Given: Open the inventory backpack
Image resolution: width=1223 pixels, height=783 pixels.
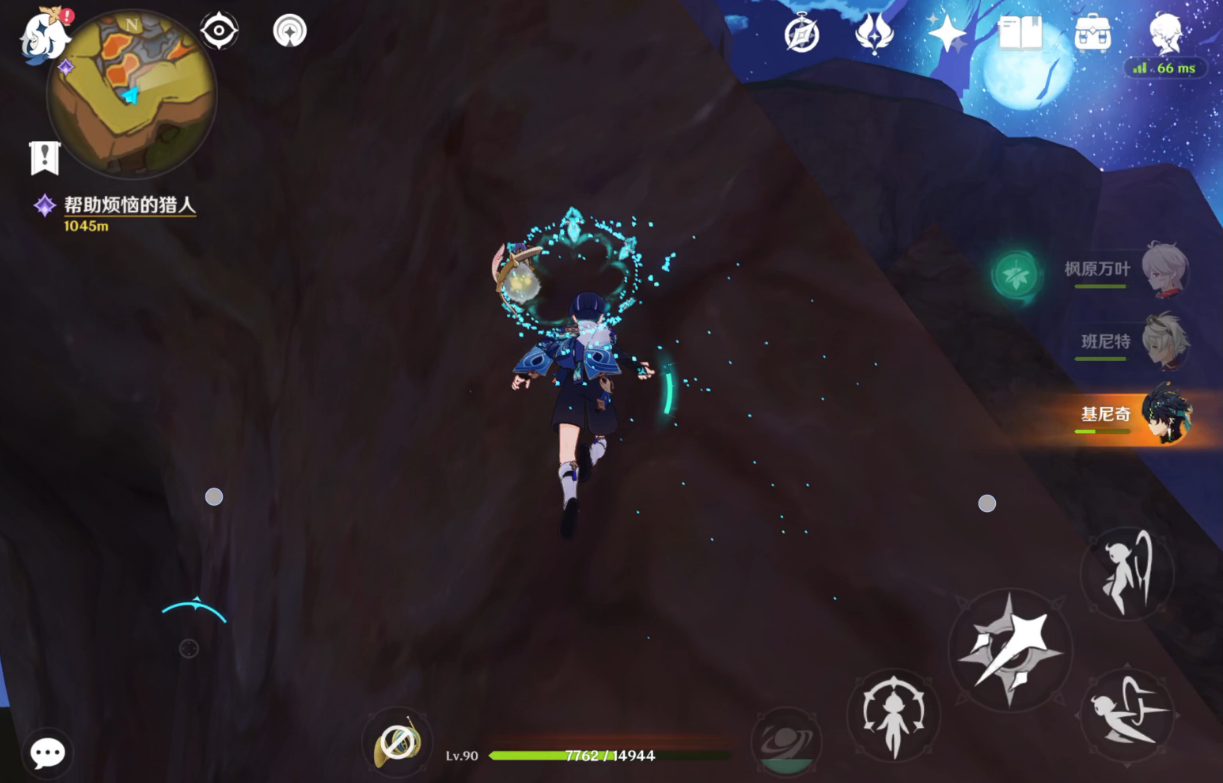Looking at the screenshot, I should tap(1094, 34).
